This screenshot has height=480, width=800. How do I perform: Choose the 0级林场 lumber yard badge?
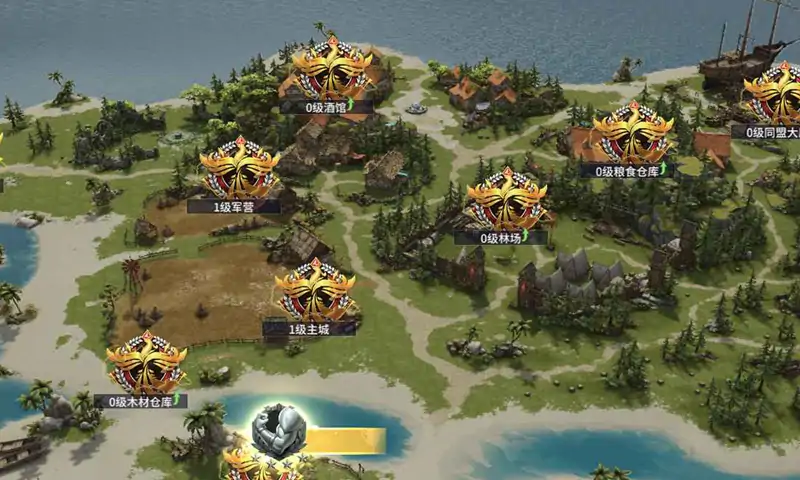coord(507,201)
